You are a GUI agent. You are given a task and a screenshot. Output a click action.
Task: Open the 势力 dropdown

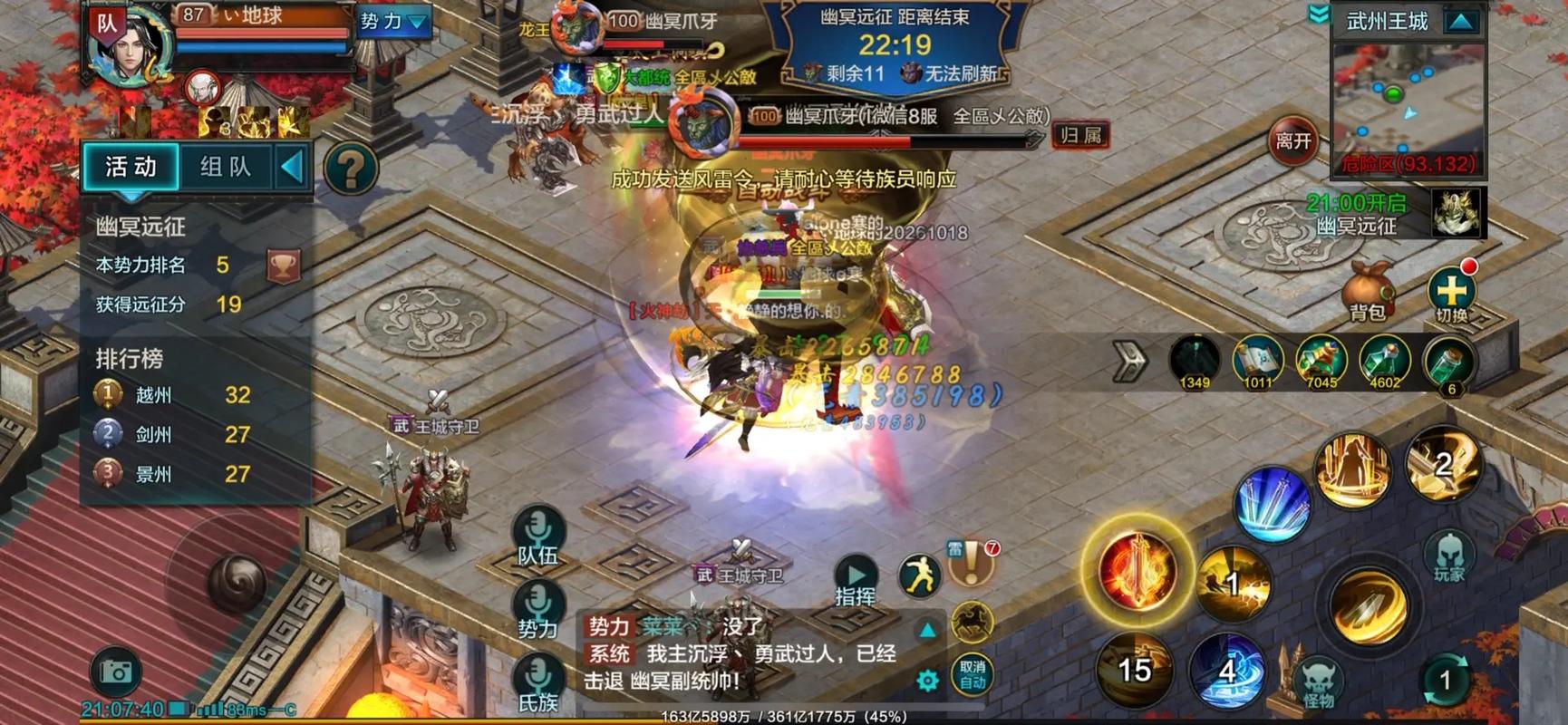(x=392, y=21)
